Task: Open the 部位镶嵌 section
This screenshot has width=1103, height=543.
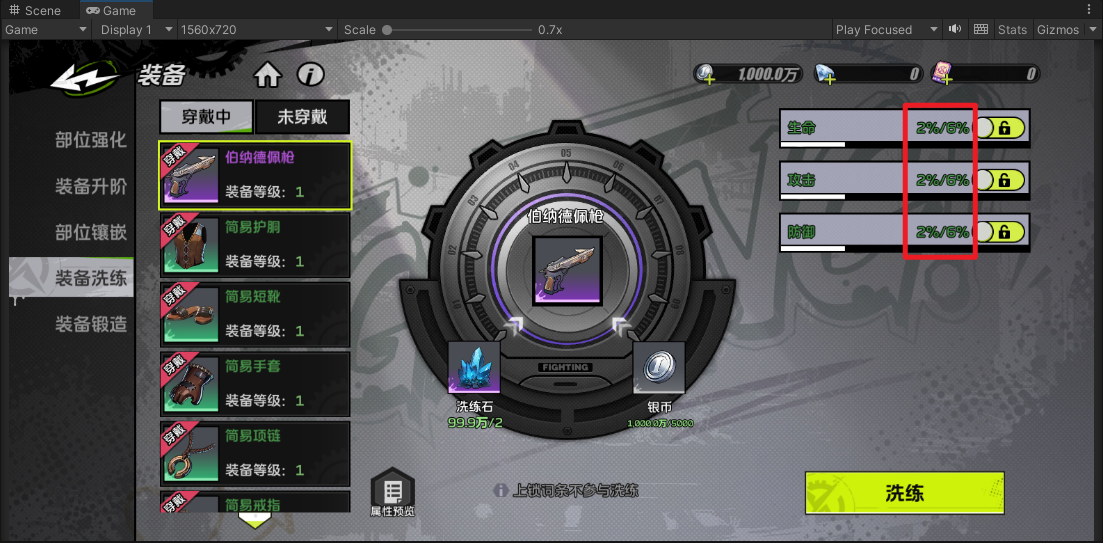Action: pos(90,232)
